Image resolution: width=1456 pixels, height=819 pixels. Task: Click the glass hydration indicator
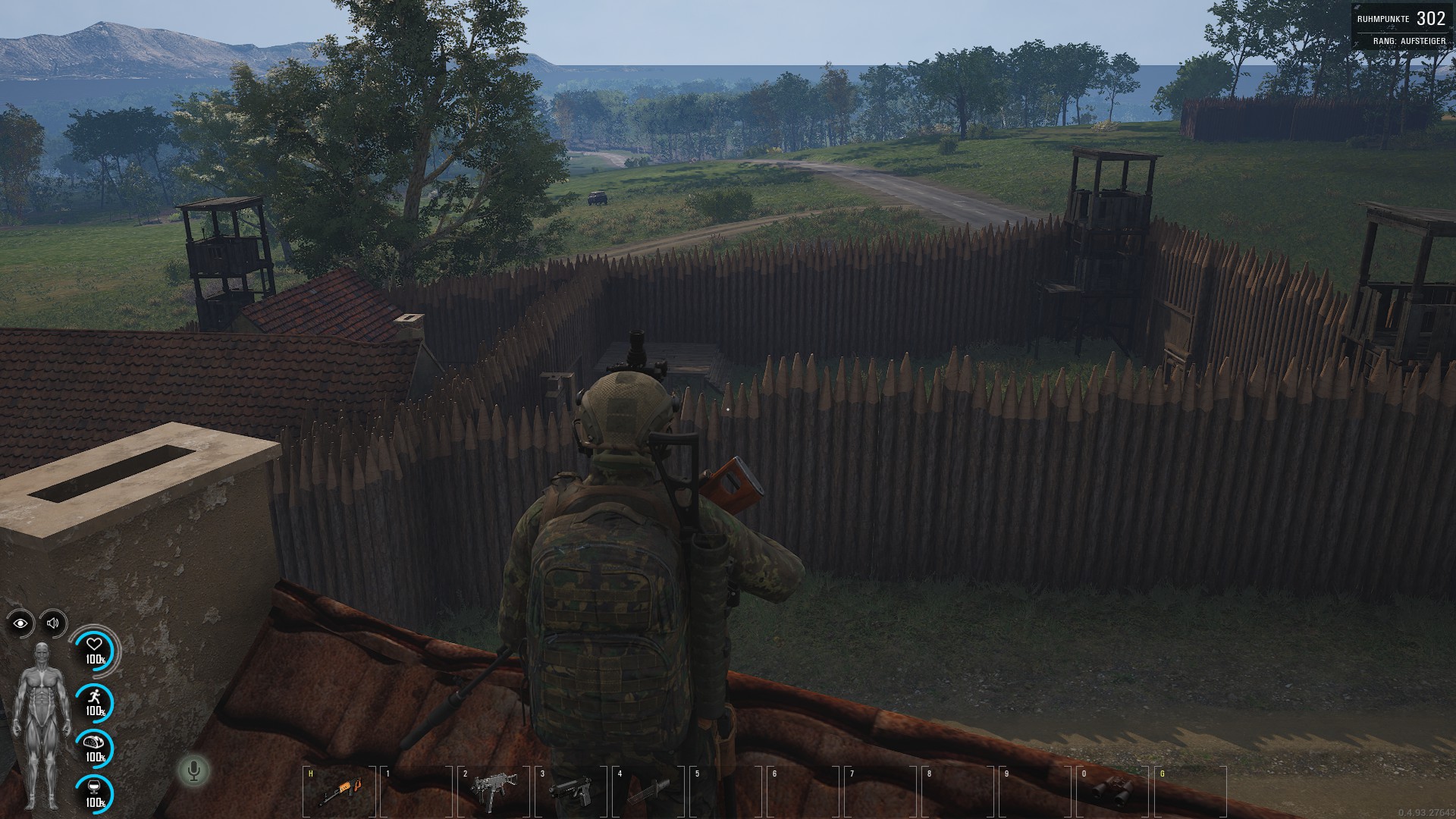[94, 792]
